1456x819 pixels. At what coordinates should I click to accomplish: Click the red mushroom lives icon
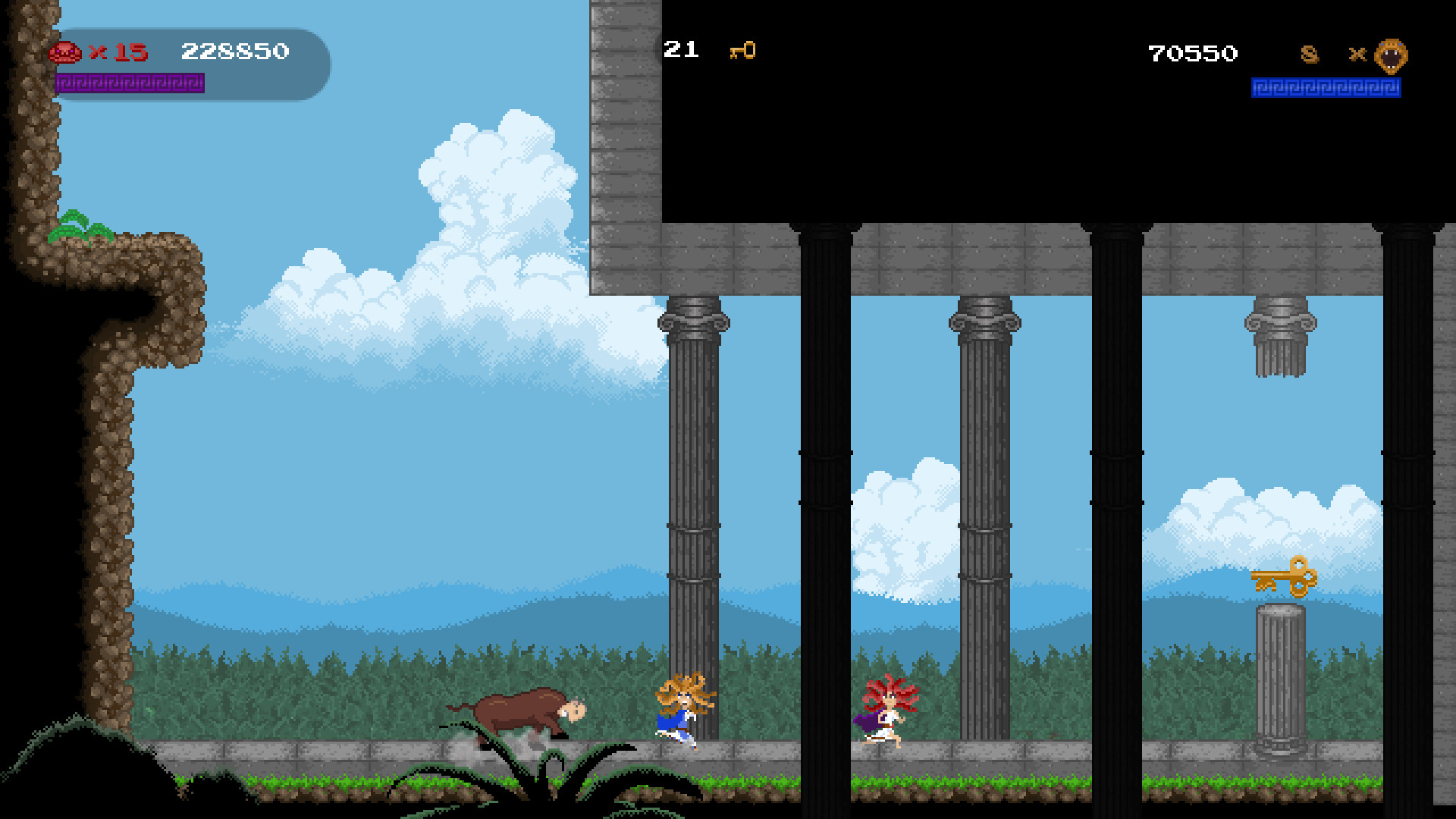[67, 52]
